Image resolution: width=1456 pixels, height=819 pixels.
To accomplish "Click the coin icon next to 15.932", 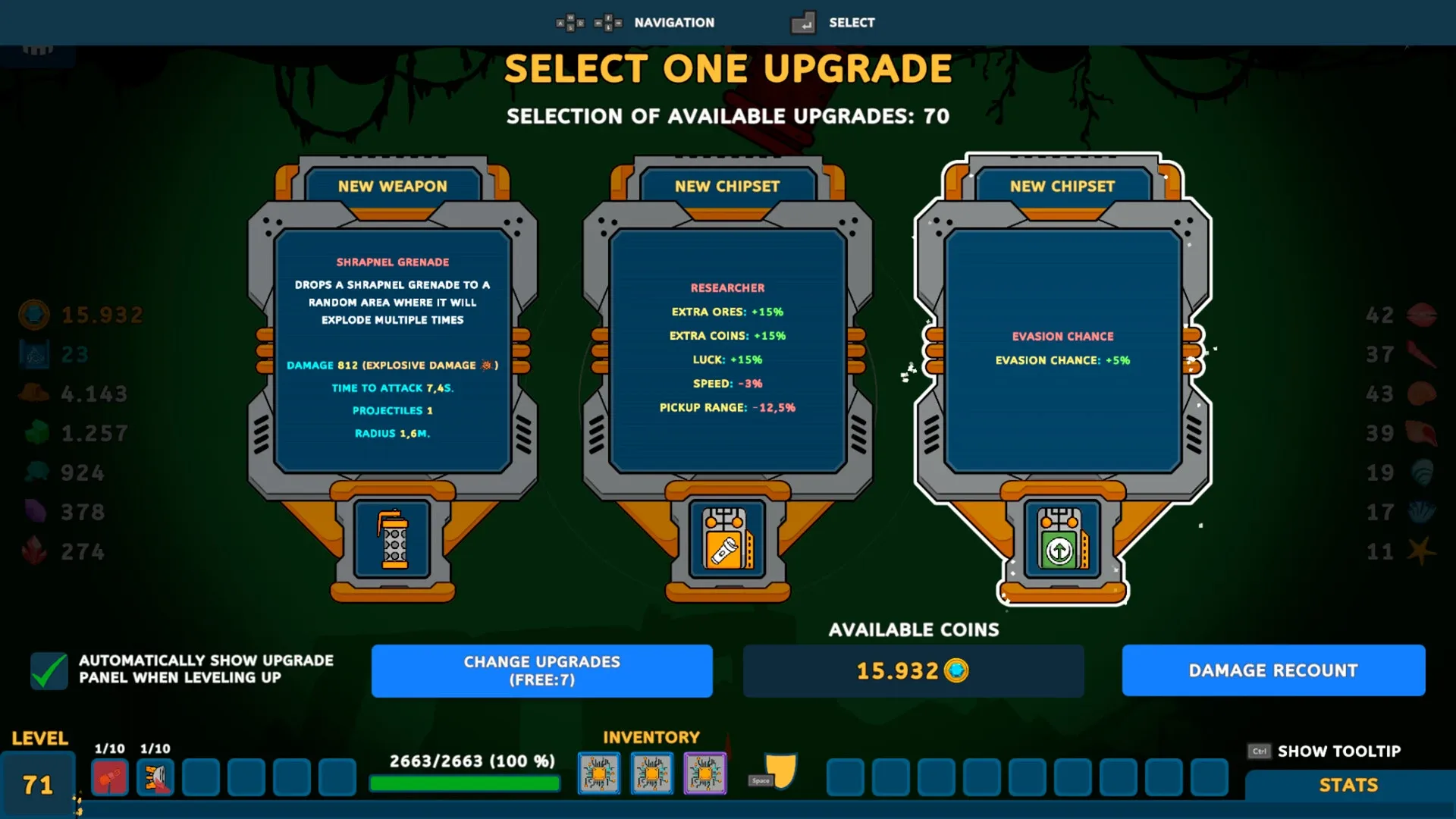I will point(957,670).
